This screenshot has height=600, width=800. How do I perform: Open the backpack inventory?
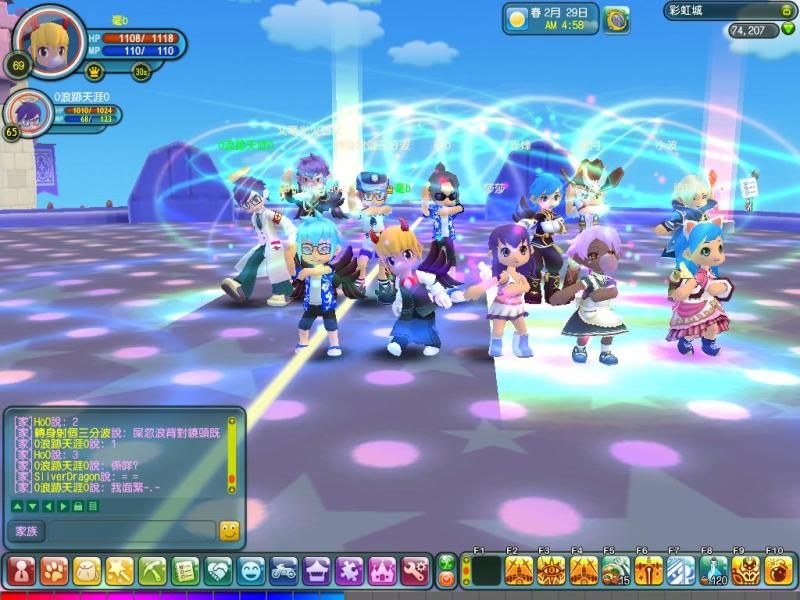[87, 571]
